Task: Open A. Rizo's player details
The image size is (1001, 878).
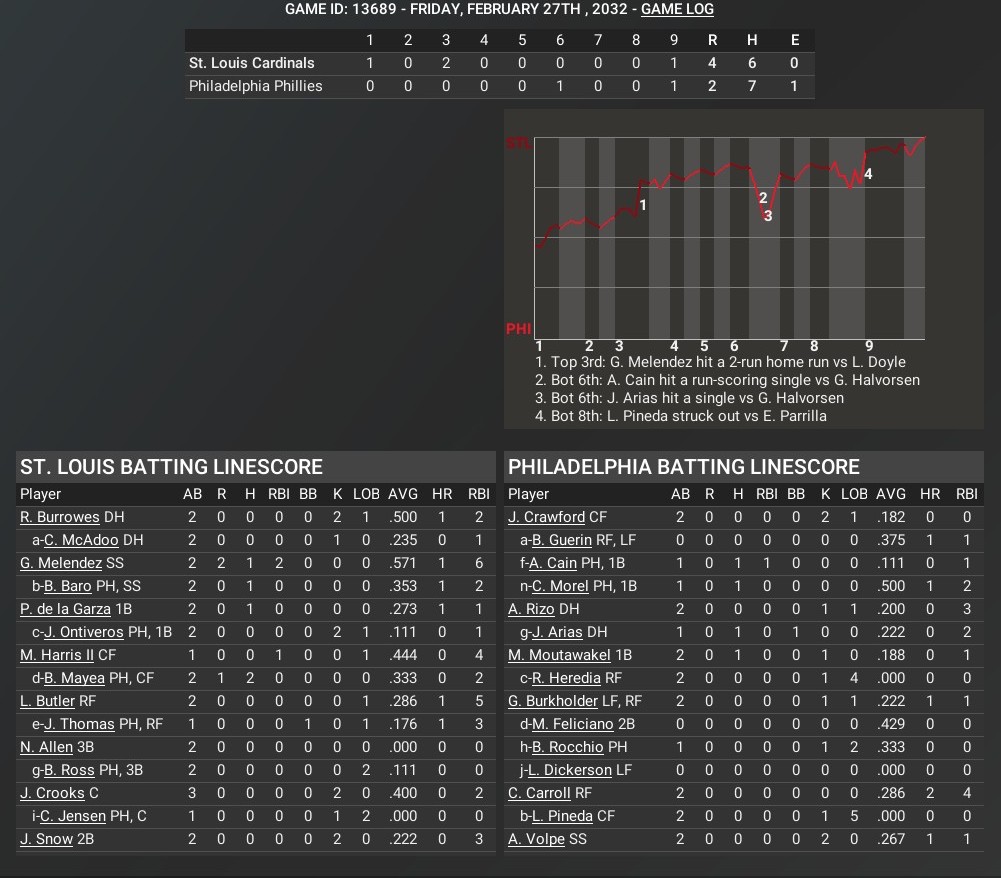Action: (x=530, y=609)
